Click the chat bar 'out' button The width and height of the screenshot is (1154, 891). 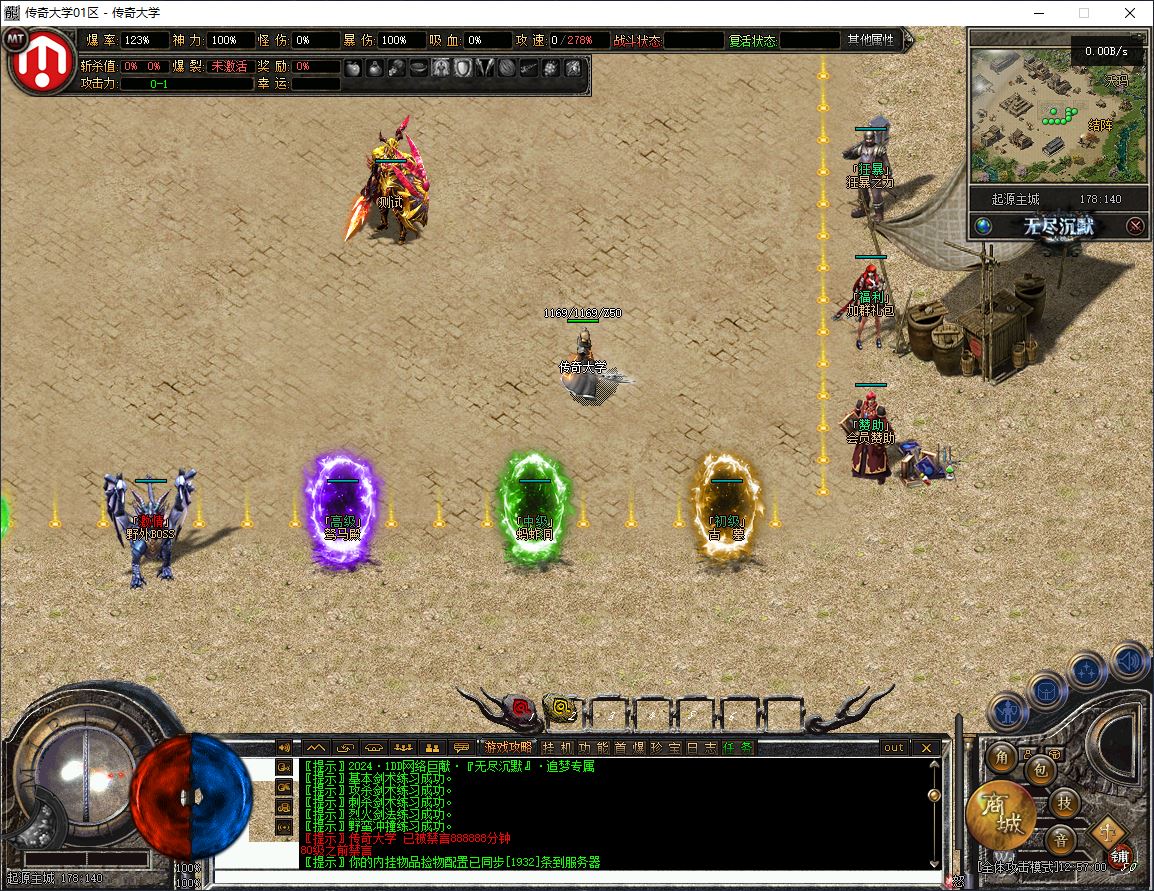[893, 747]
